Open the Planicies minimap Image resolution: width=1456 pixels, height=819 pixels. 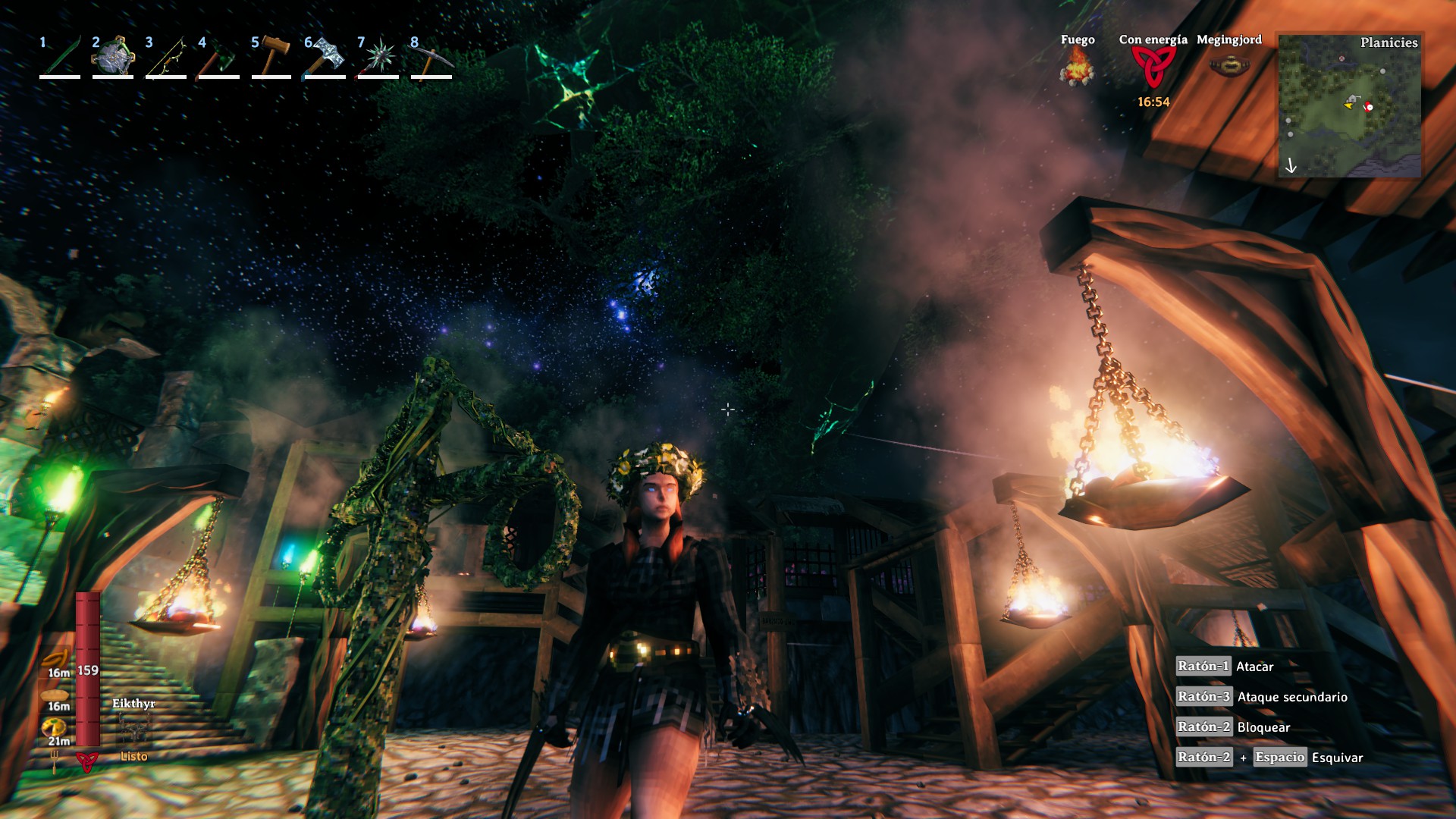click(x=1349, y=105)
